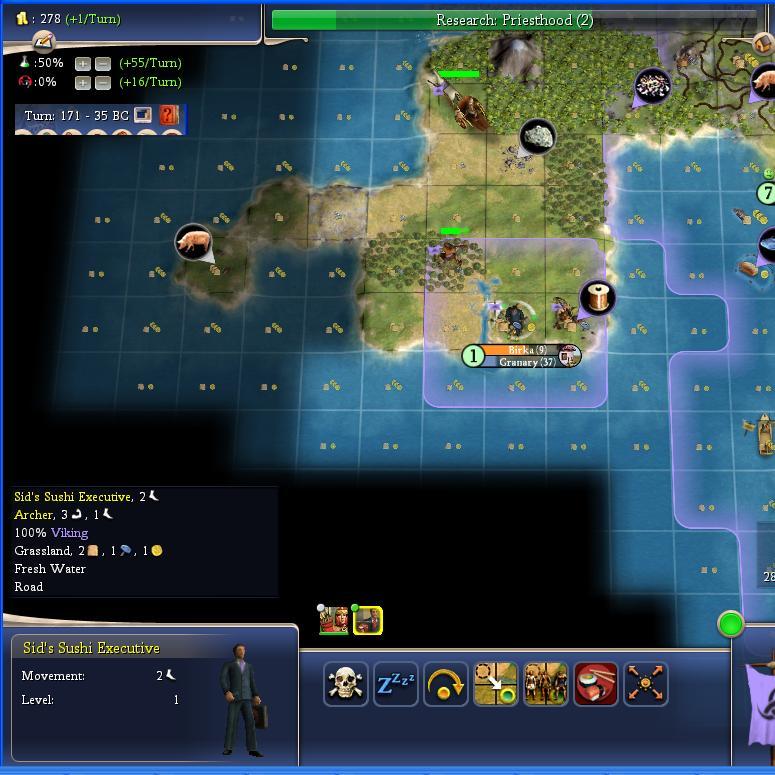The width and height of the screenshot is (775, 775).
Task: Select the Sushi Executive unit portrait
Action: coord(368,621)
